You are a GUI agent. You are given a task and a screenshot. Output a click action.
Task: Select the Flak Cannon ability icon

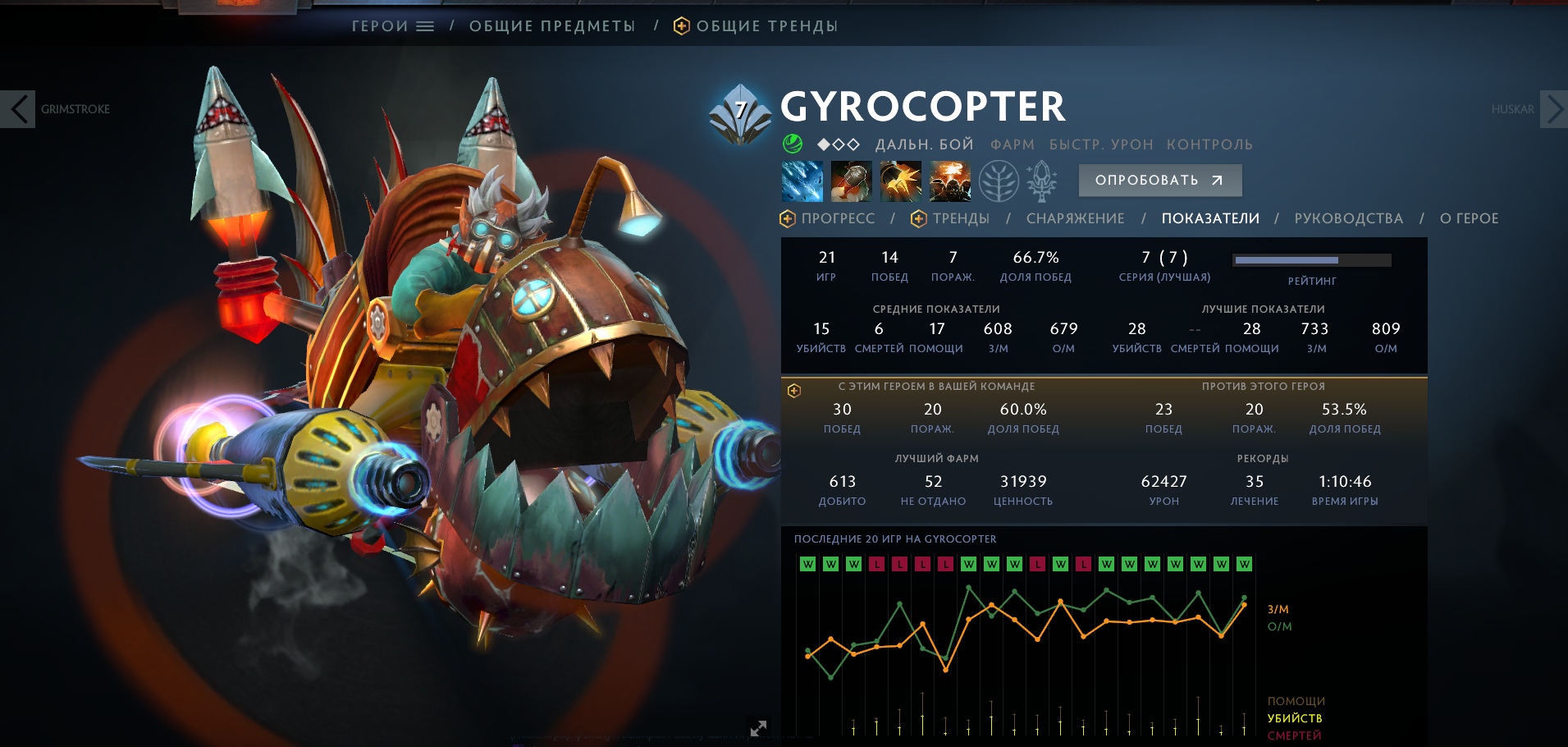point(900,181)
